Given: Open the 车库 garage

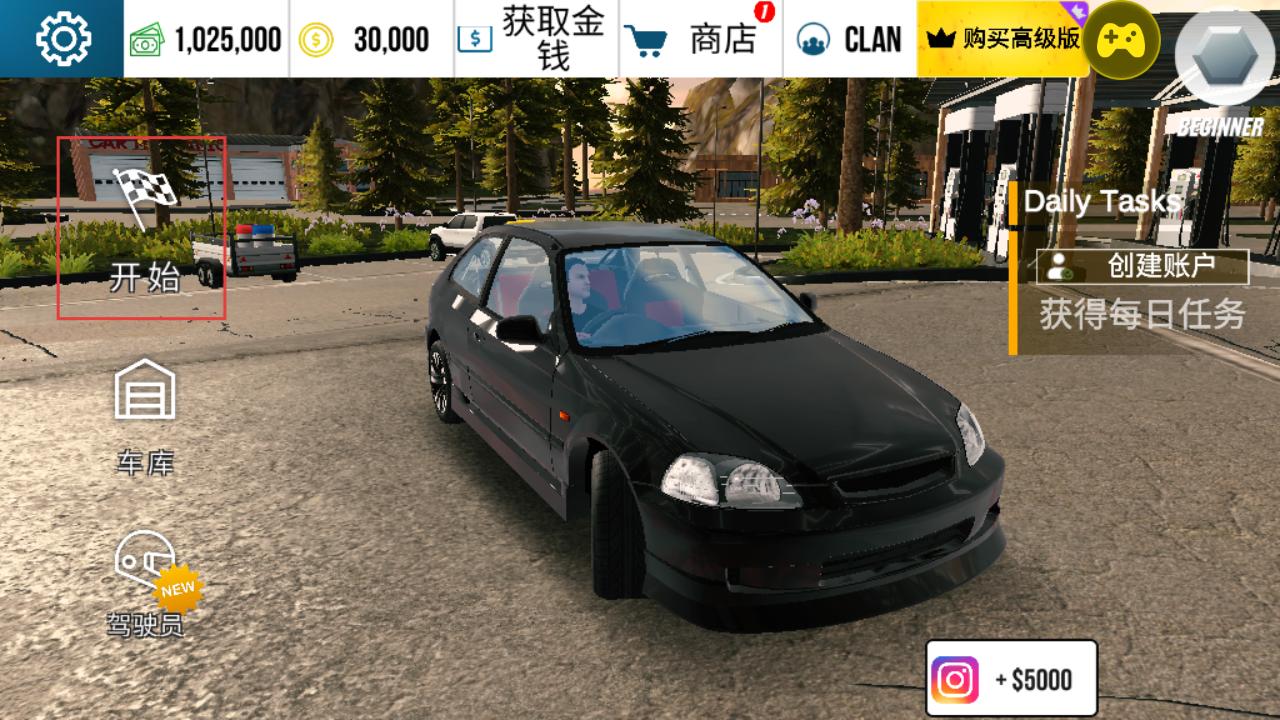Looking at the screenshot, I should 145,416.
